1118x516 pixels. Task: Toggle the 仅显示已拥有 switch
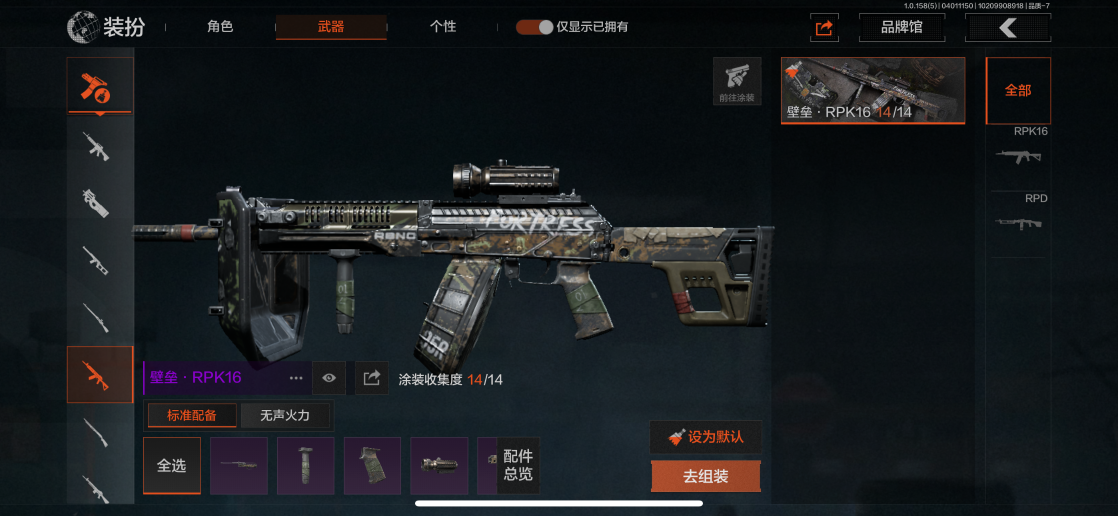coord(535,27)
